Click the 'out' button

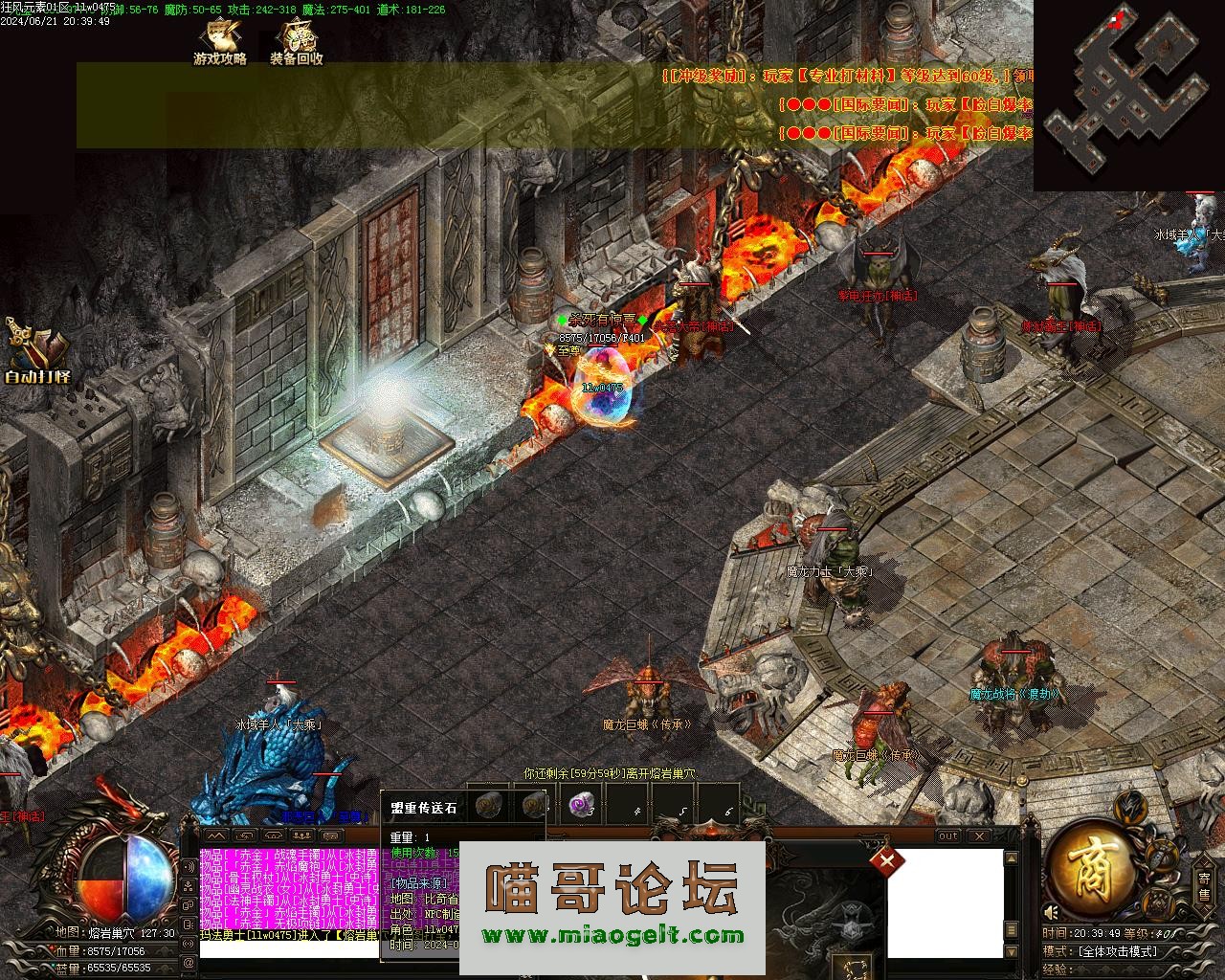[x=947, y=836]
